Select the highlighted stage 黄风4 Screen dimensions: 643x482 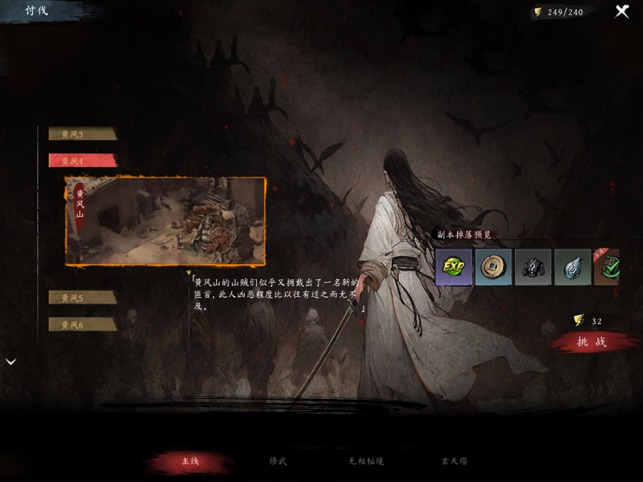point(82,160)
